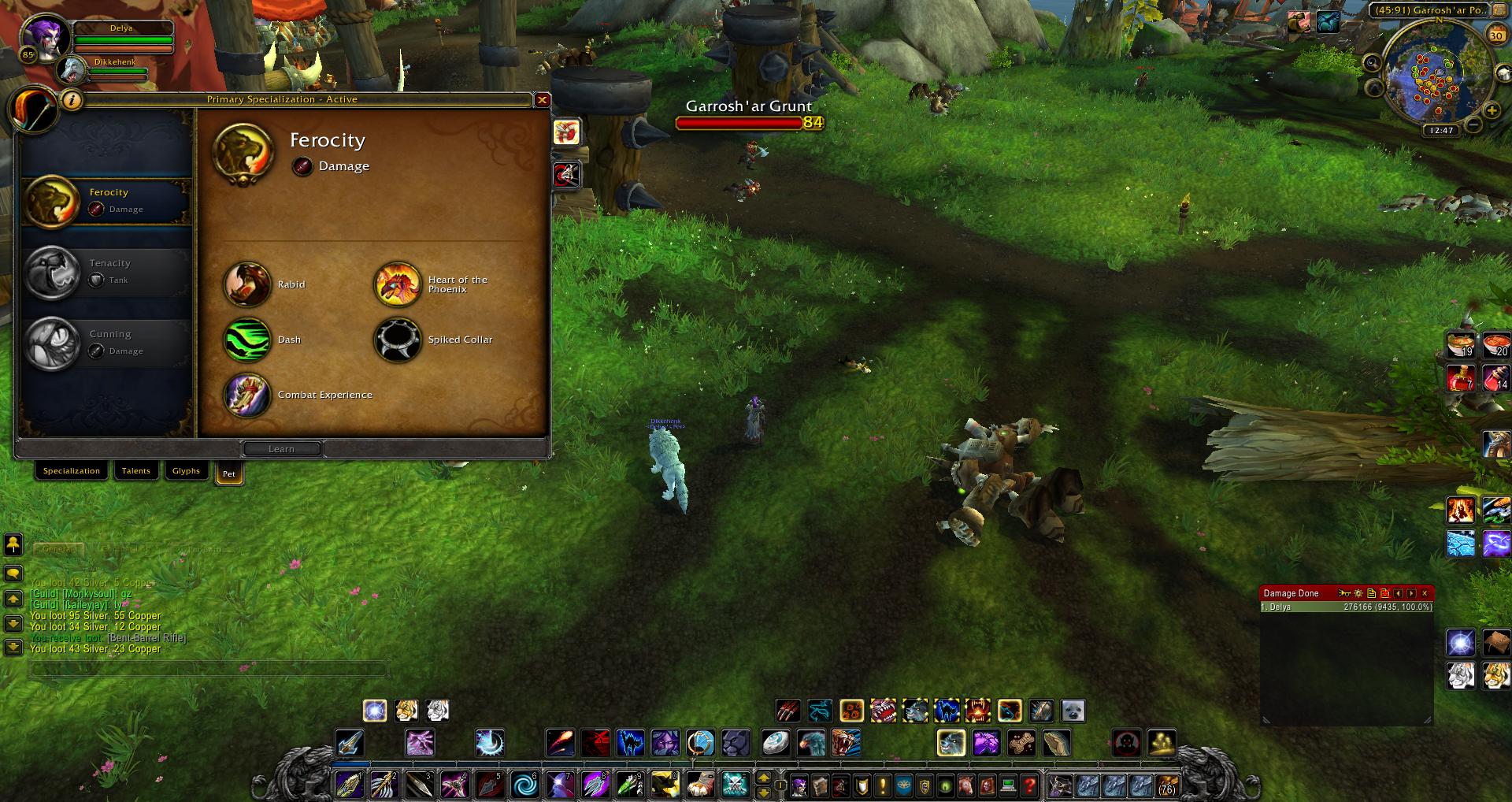Click the Dash ability icon
1512x802 pixels.
click(246, 340)
